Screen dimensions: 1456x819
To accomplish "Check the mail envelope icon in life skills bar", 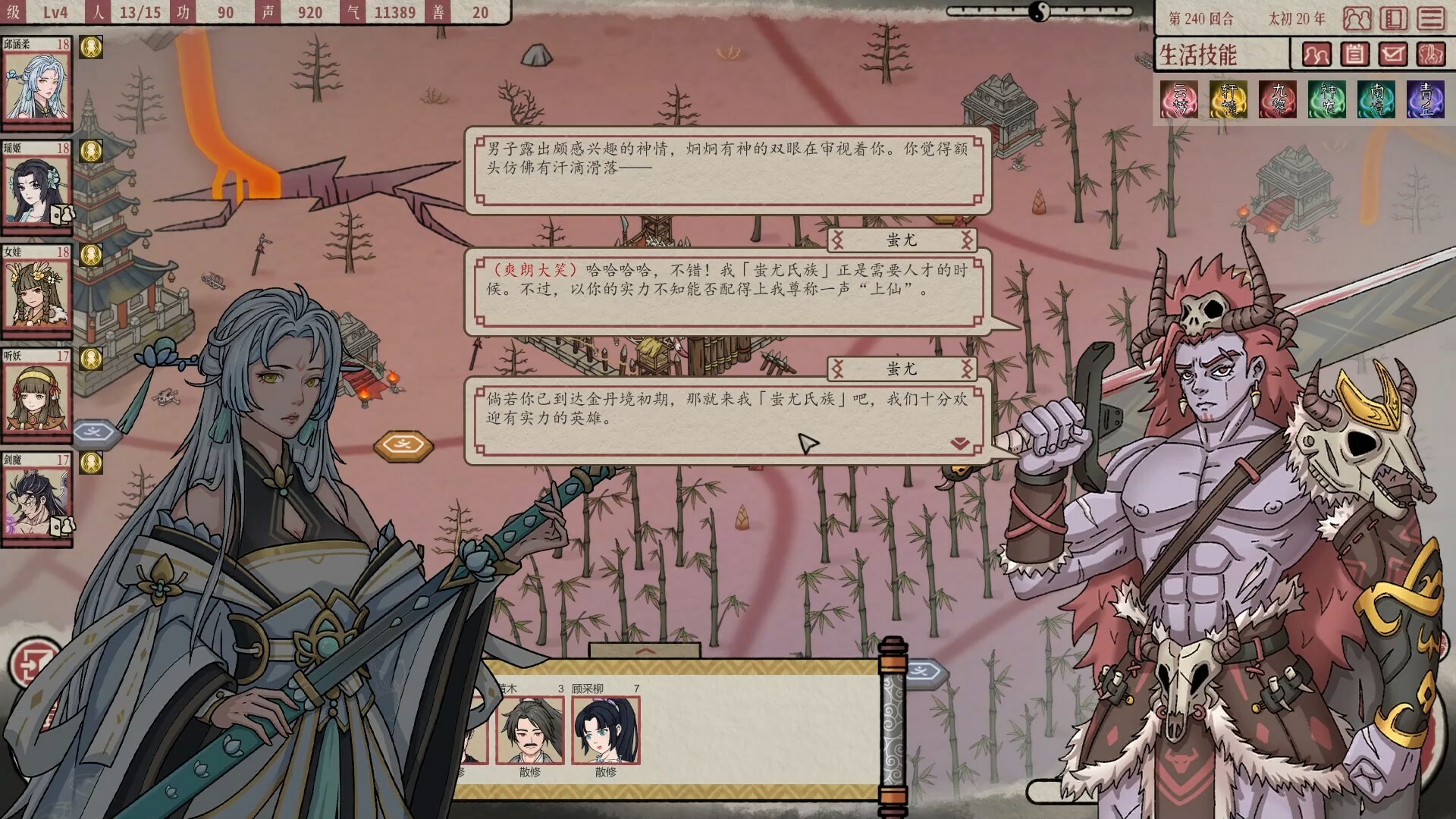I will tap(1393, 54).
